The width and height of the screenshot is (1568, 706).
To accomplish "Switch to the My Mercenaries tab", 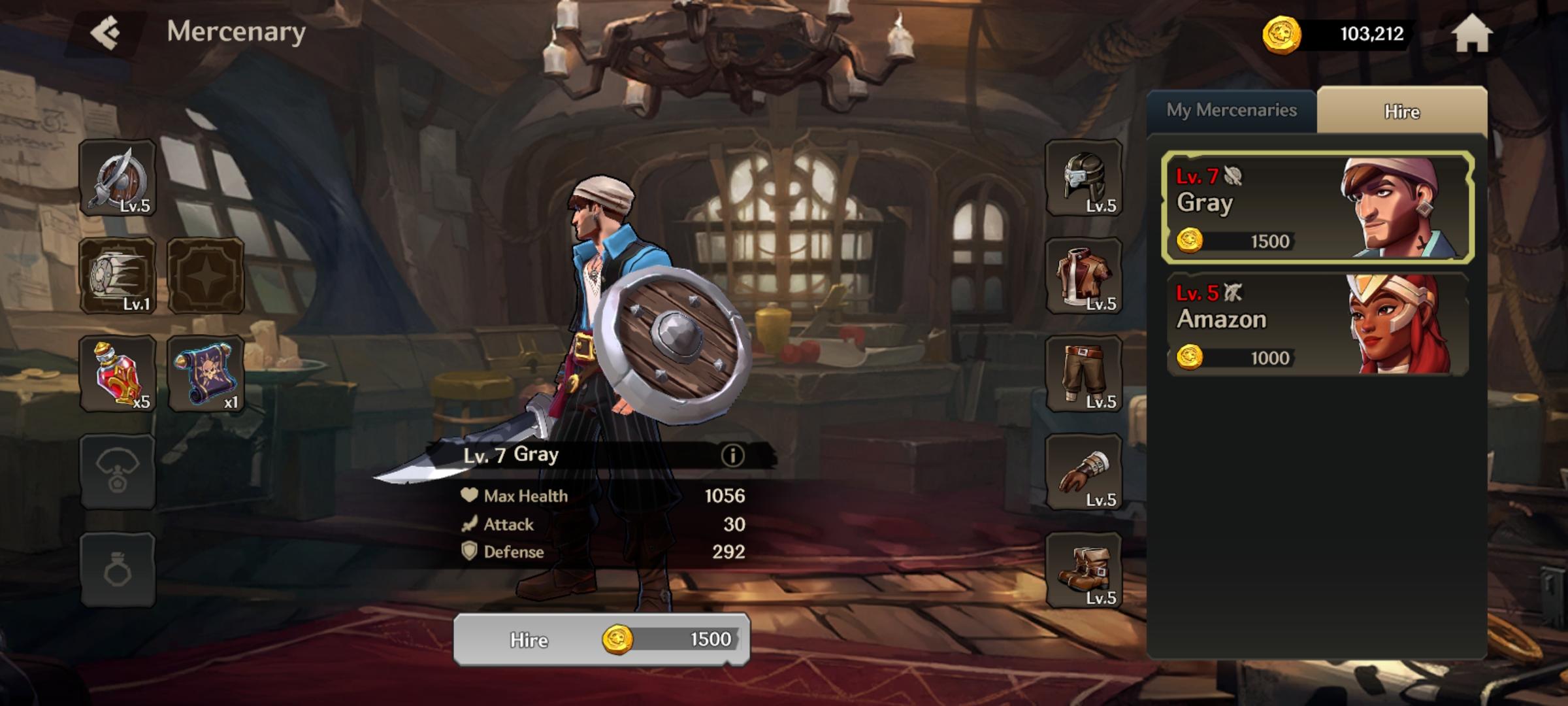I will click(1231, 110).
